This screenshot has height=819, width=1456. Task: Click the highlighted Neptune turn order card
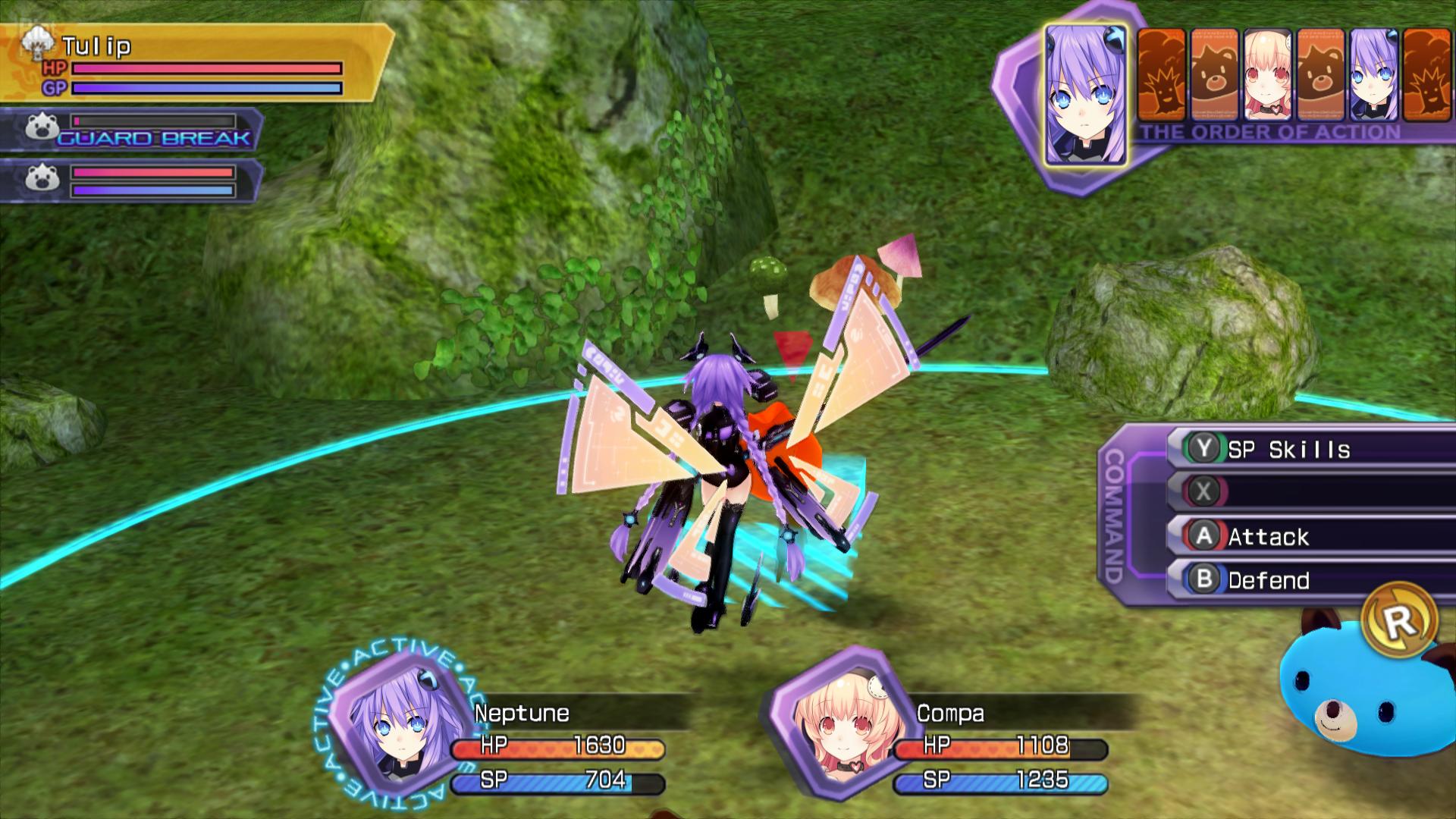point(1085,95)
